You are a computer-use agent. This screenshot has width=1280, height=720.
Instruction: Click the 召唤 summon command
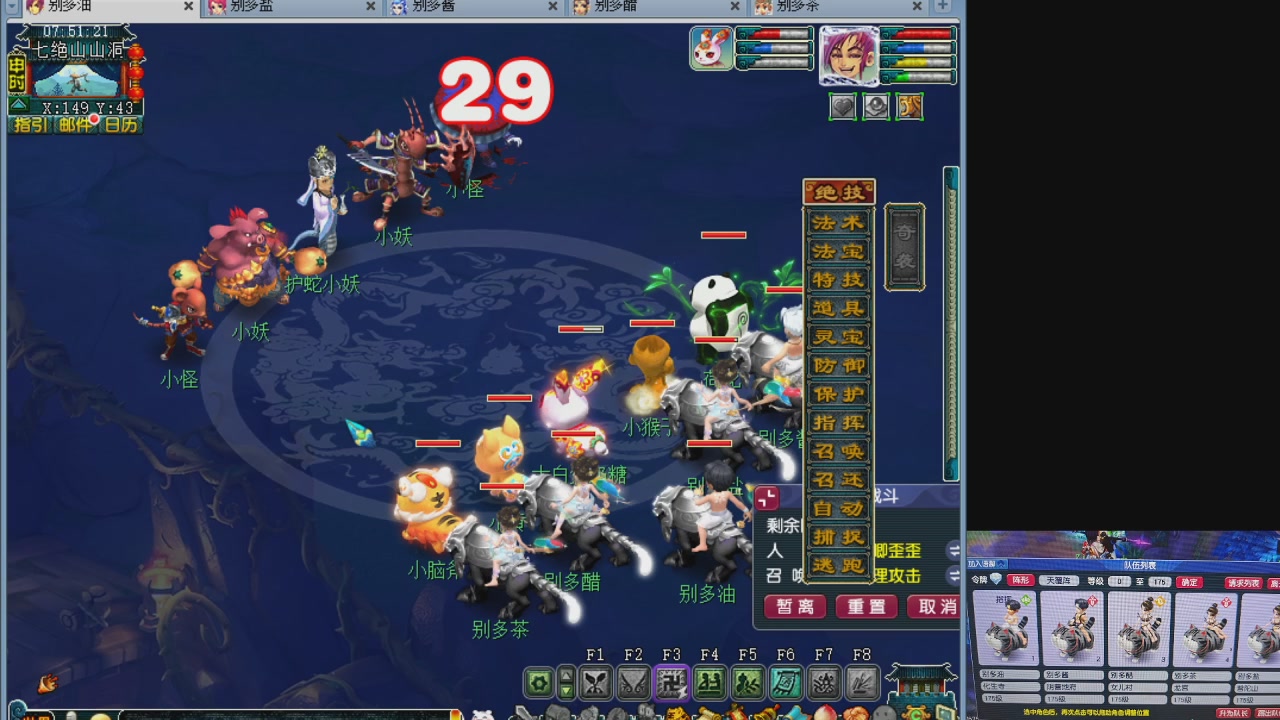coord(838,452)
